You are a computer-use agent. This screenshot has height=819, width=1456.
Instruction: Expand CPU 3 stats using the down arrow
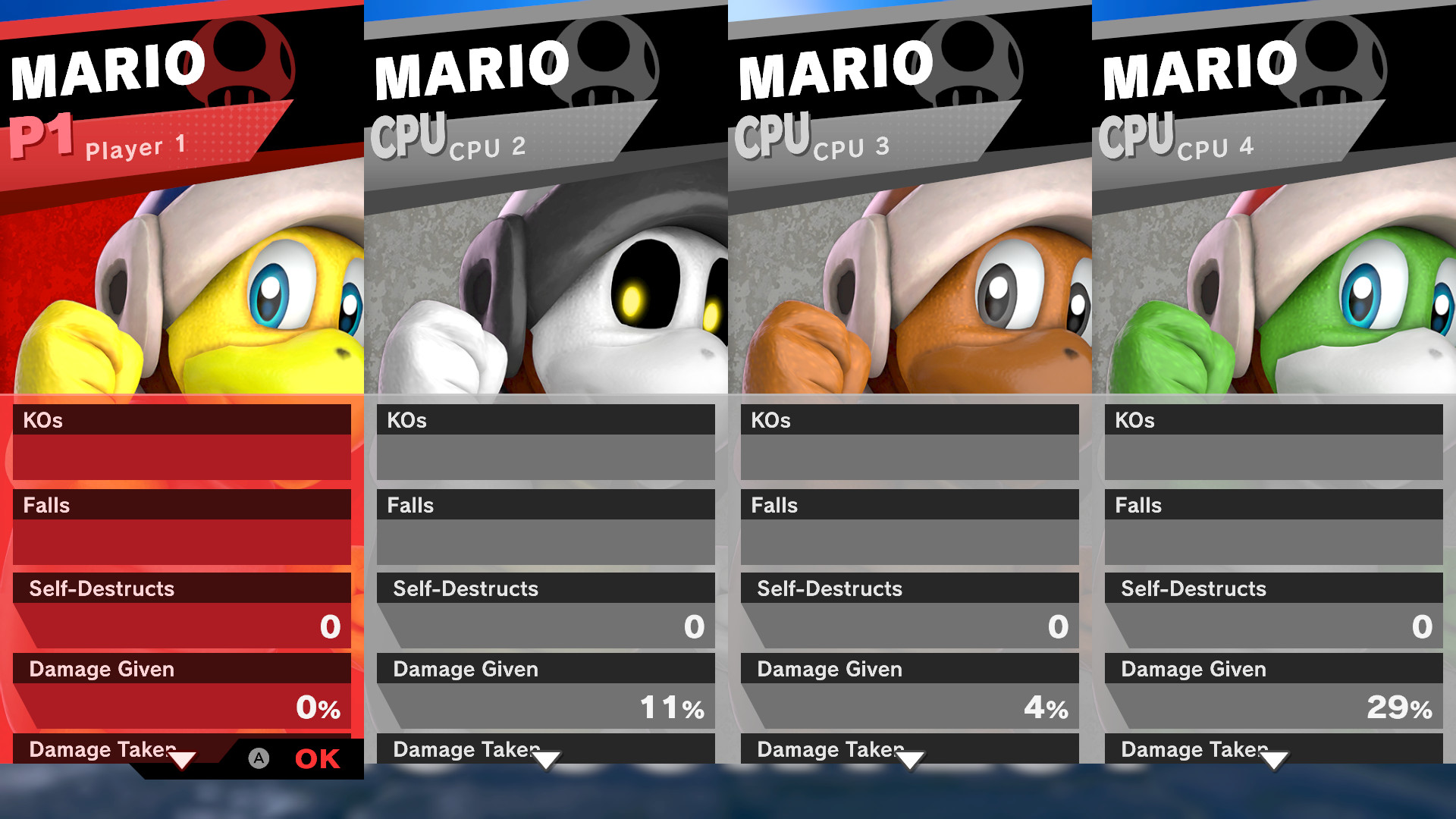909,758
